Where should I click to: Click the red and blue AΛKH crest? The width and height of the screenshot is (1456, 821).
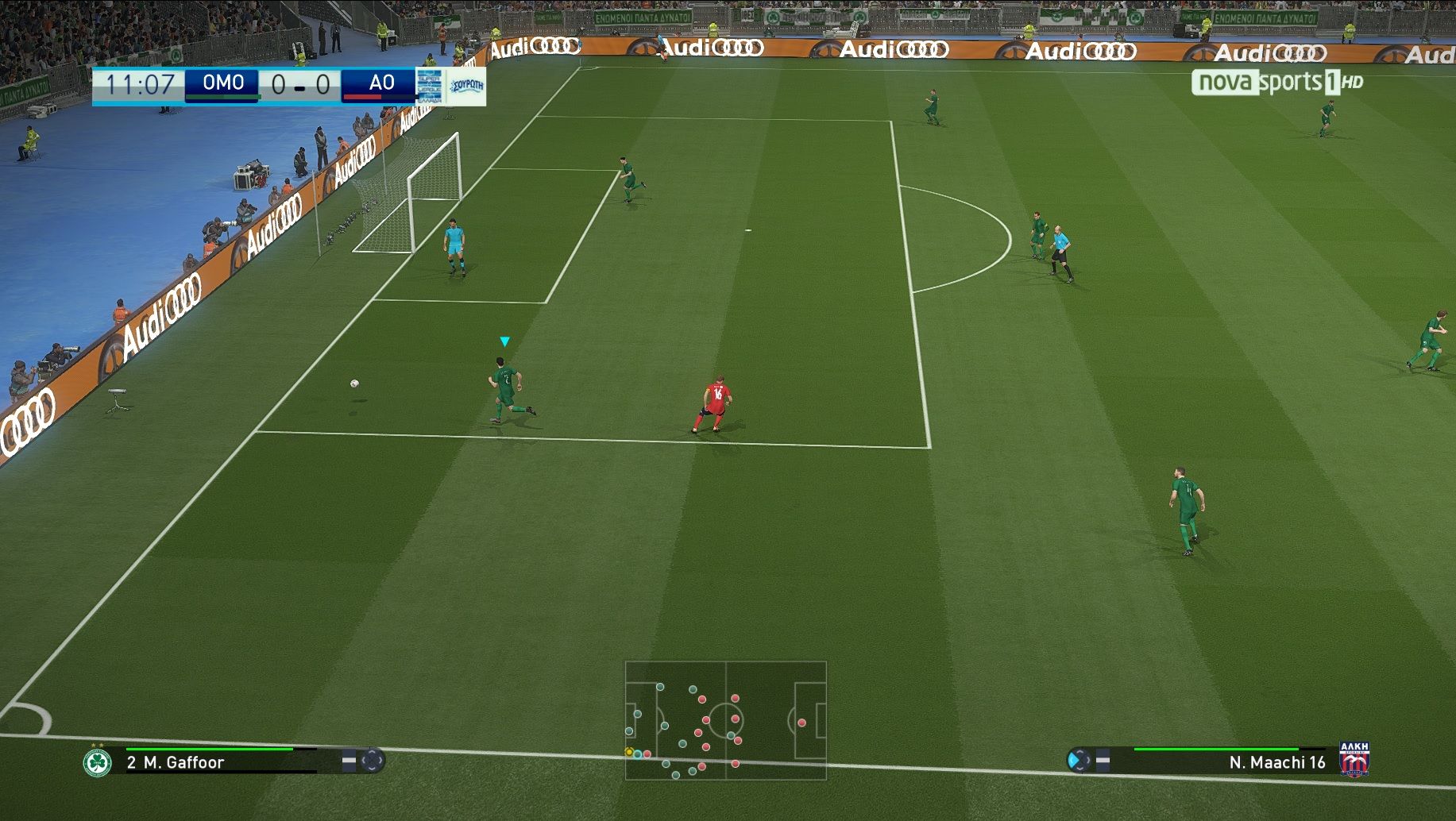coord(1354,760)
